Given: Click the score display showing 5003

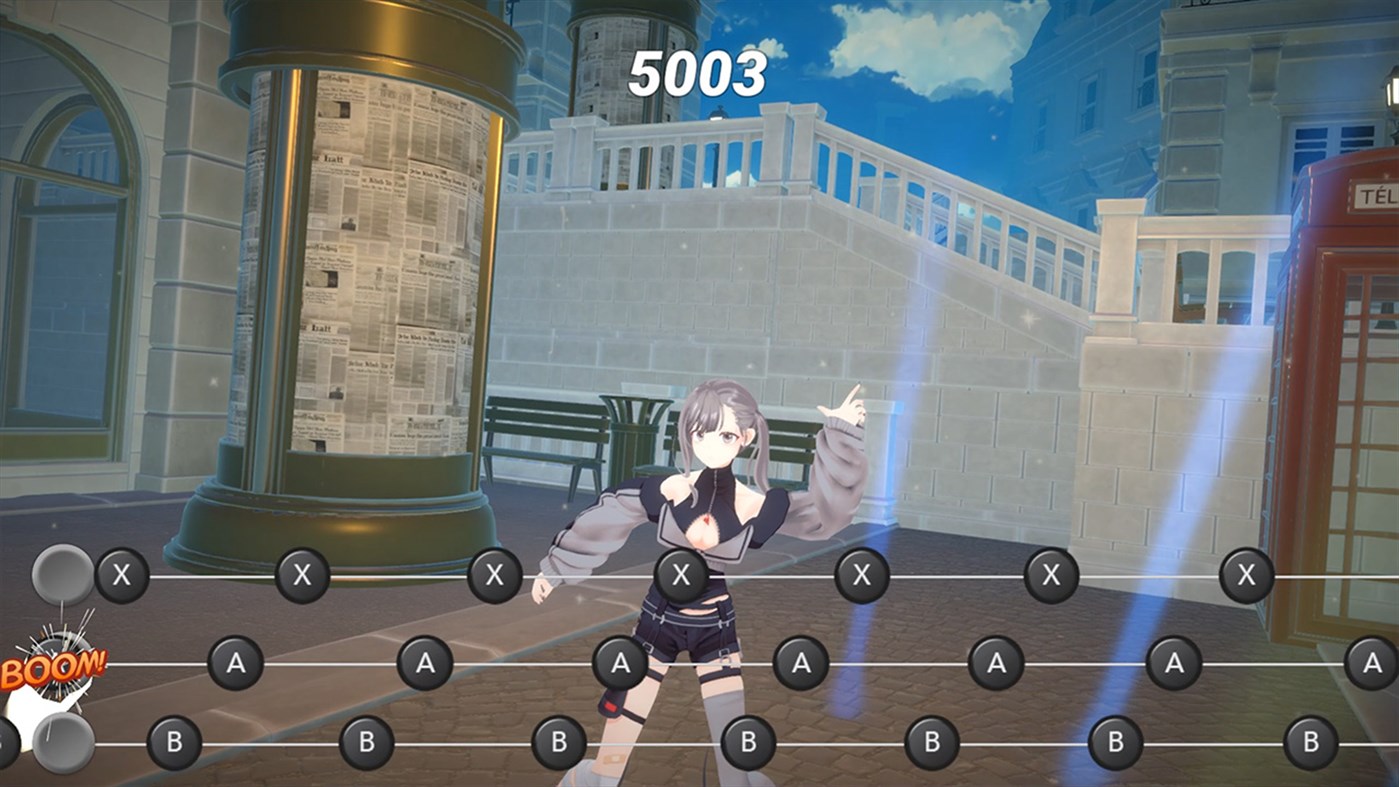Looking at the screenshot, I should [x=698, y=73].
